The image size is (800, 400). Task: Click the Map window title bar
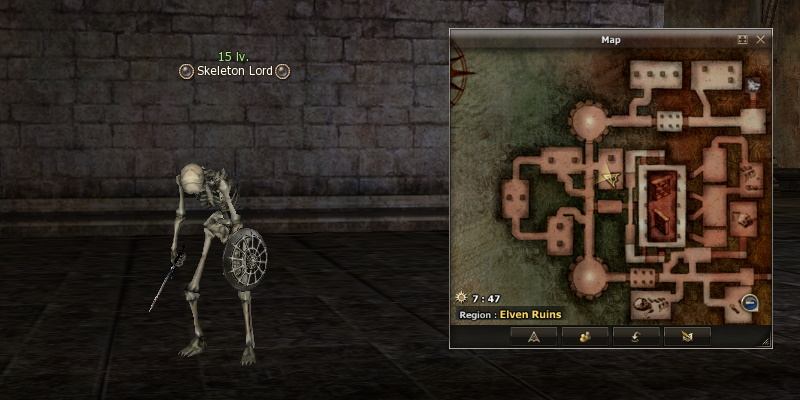(610, 40)
